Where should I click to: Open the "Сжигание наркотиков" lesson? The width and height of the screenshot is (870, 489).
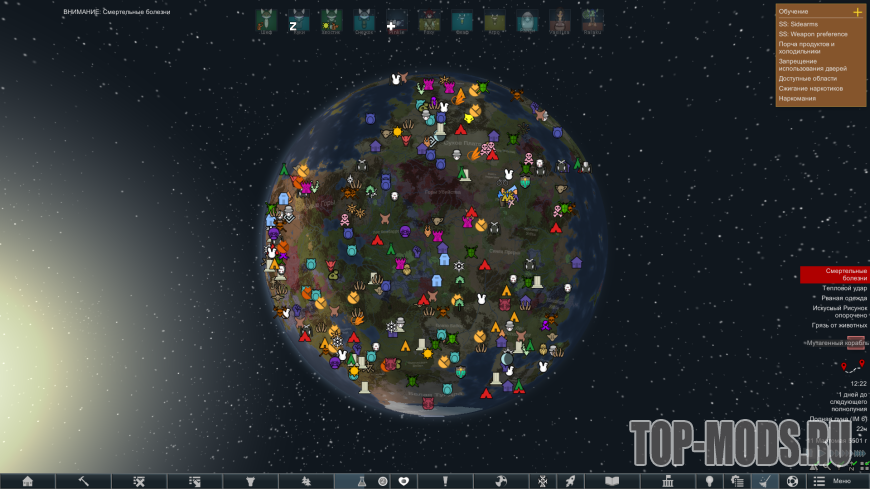[x=810, y=88]
